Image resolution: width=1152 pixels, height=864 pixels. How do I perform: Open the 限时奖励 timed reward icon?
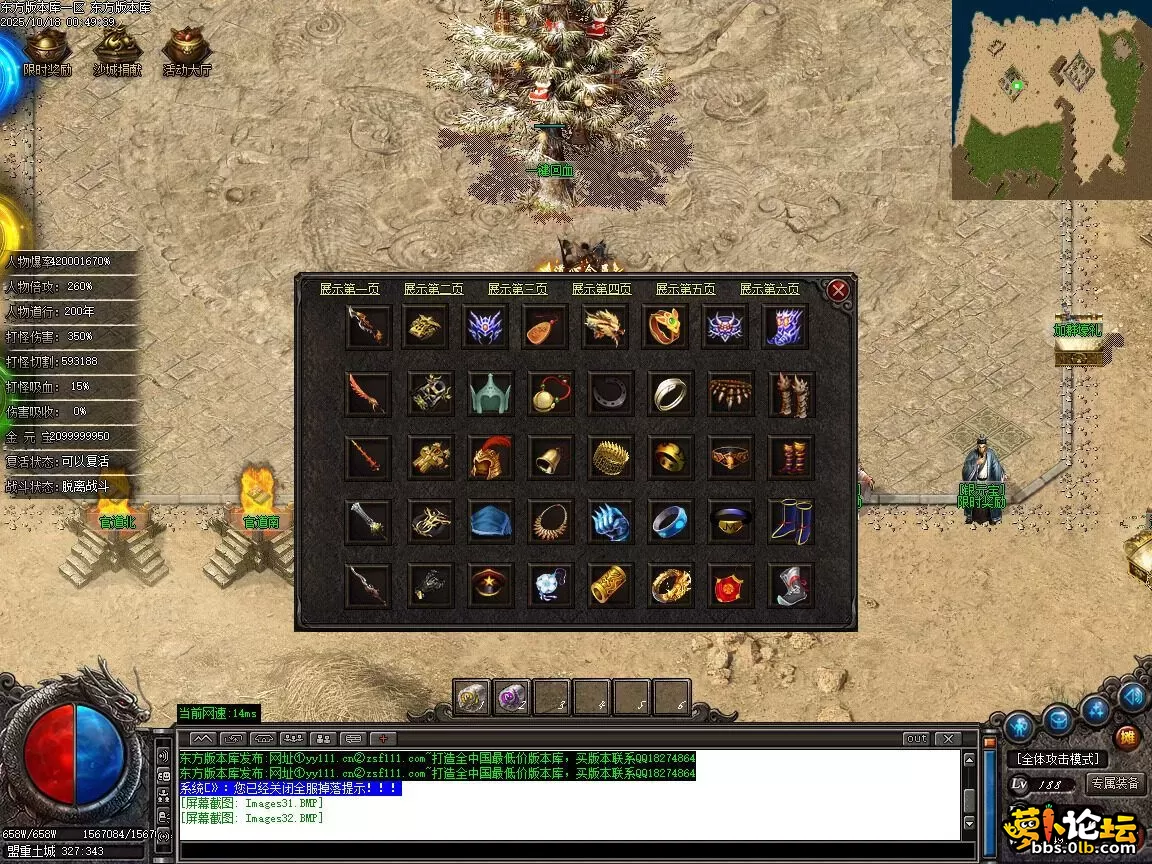click(47, 51)
